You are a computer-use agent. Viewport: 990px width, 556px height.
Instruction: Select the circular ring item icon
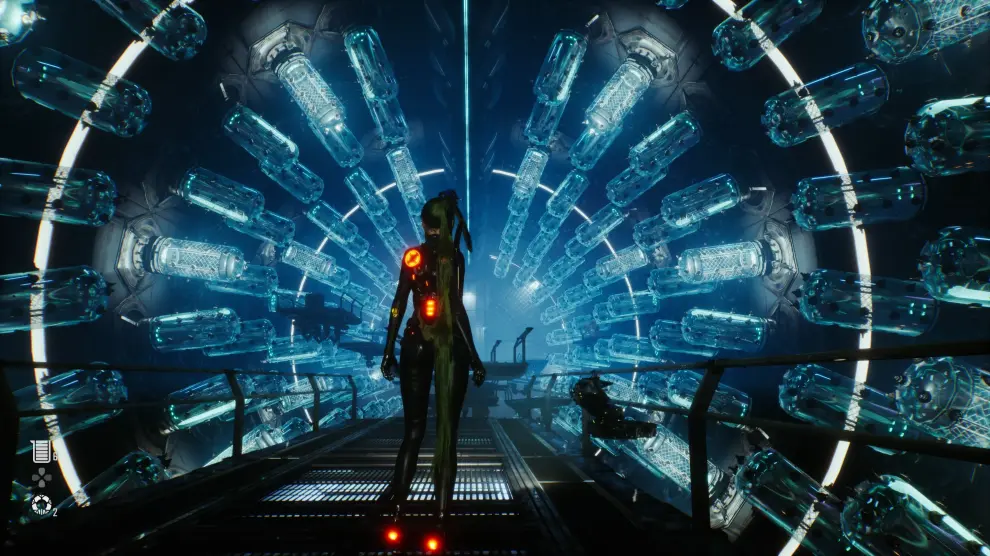41,505
